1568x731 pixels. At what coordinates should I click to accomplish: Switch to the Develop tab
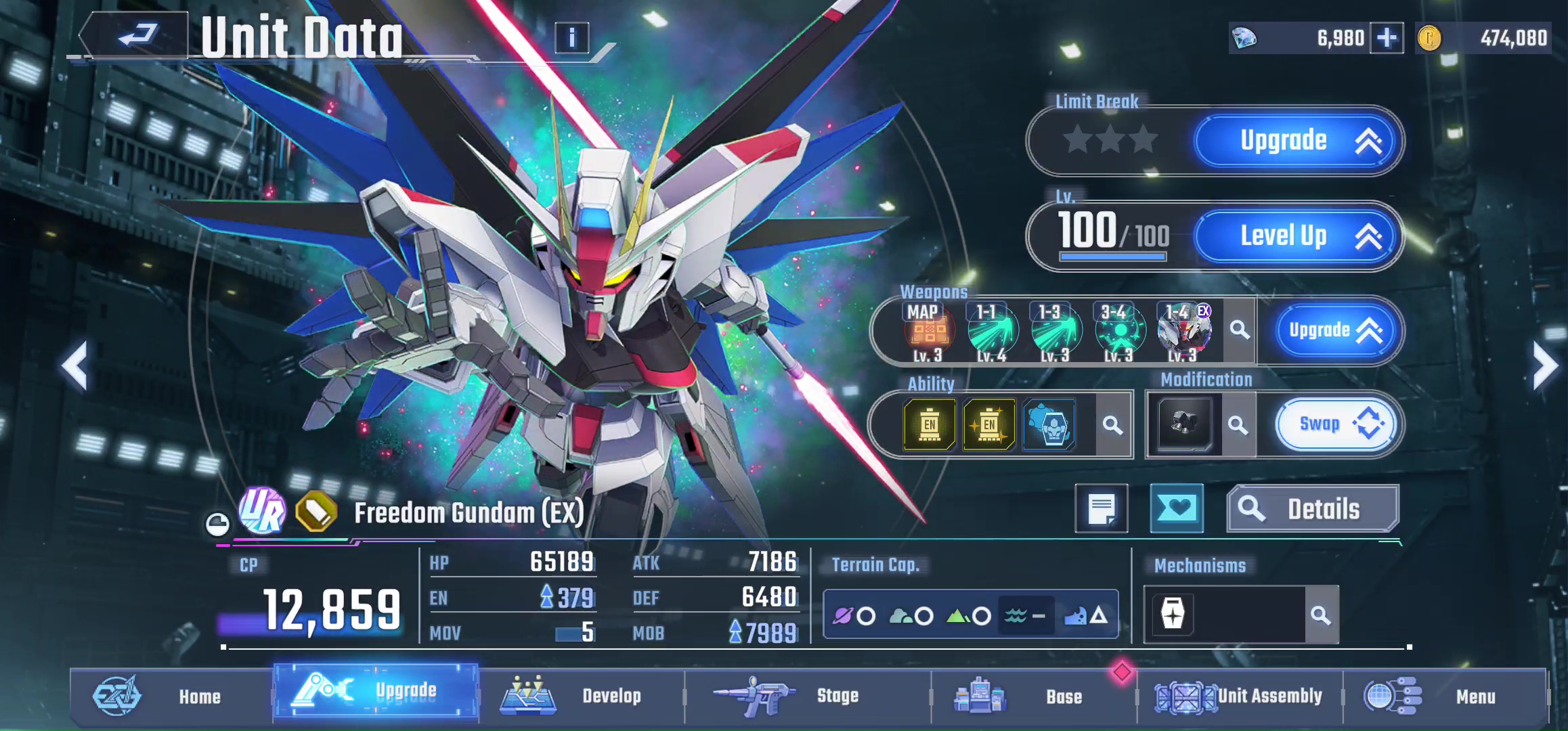[581, 696]
